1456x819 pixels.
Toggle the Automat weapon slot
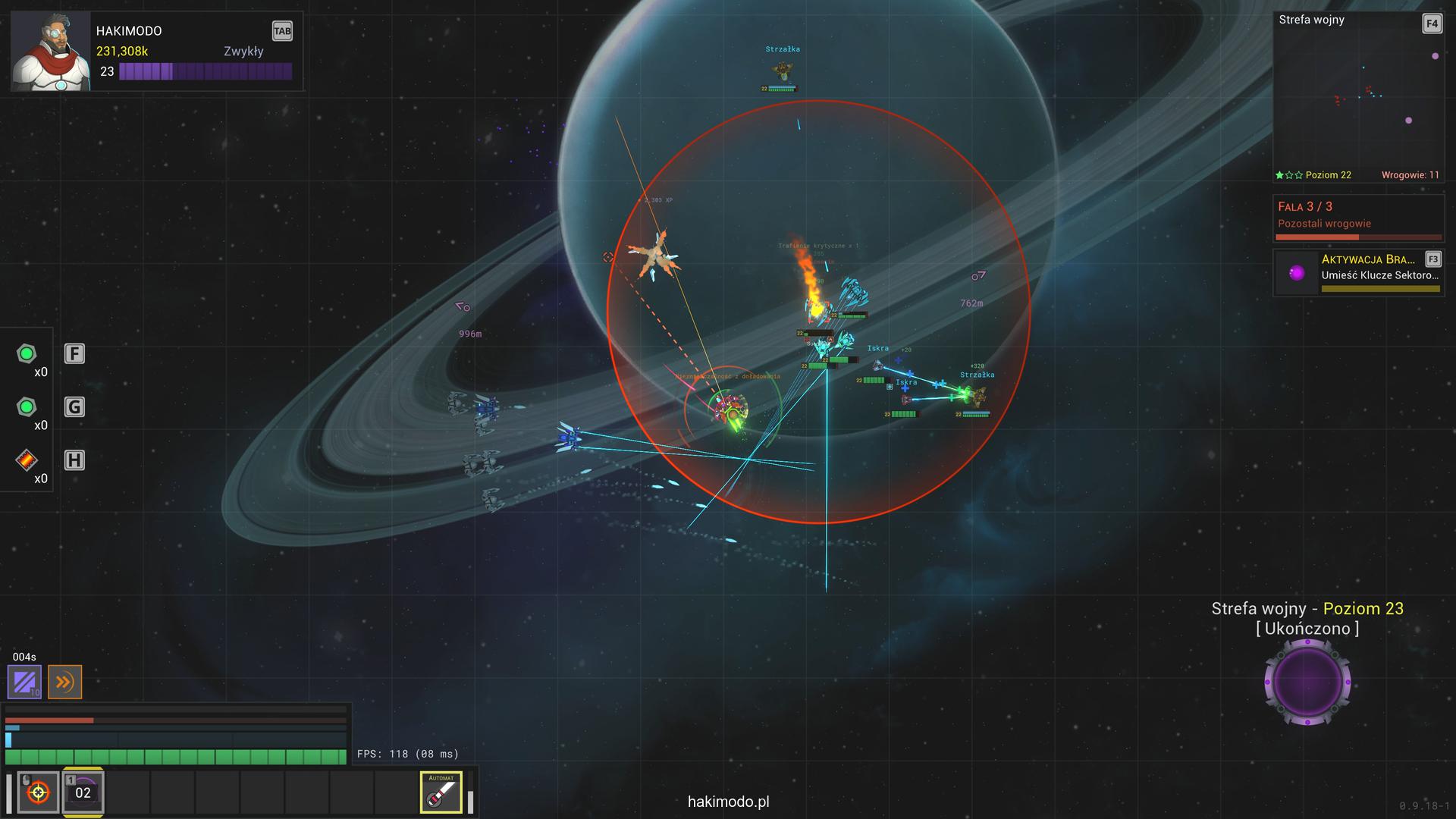441,792
